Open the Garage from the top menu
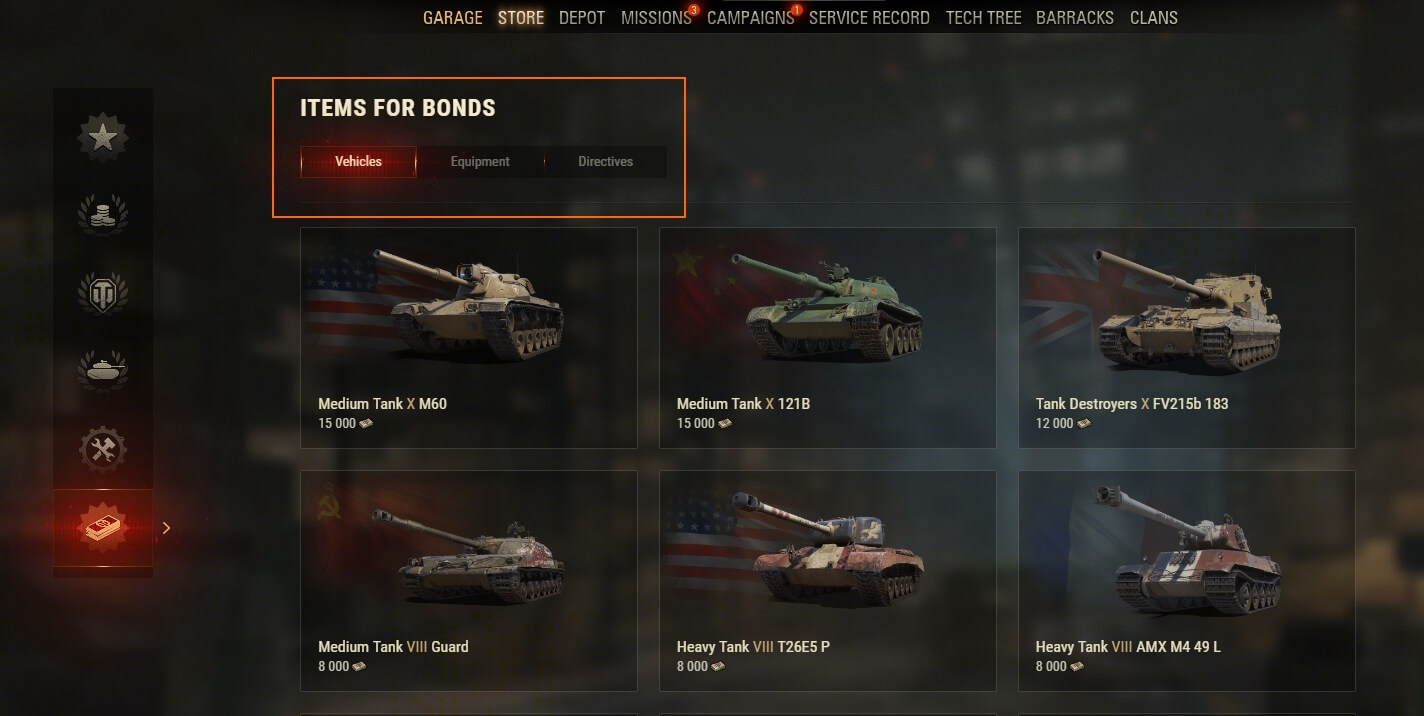 [452, 18]
